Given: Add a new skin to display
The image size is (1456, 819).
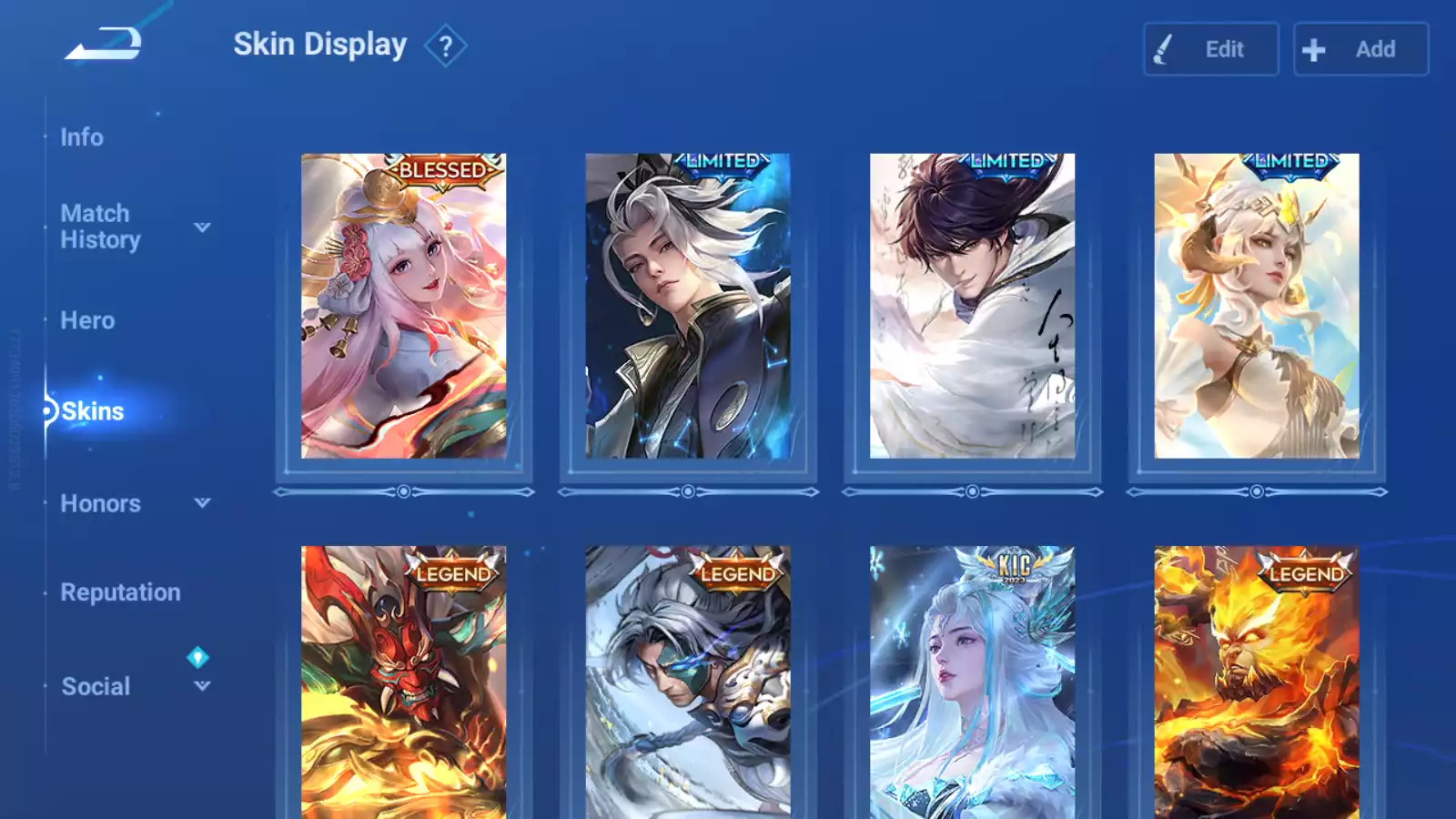Looking at the screenshot, I should (x=1360, y=49).
